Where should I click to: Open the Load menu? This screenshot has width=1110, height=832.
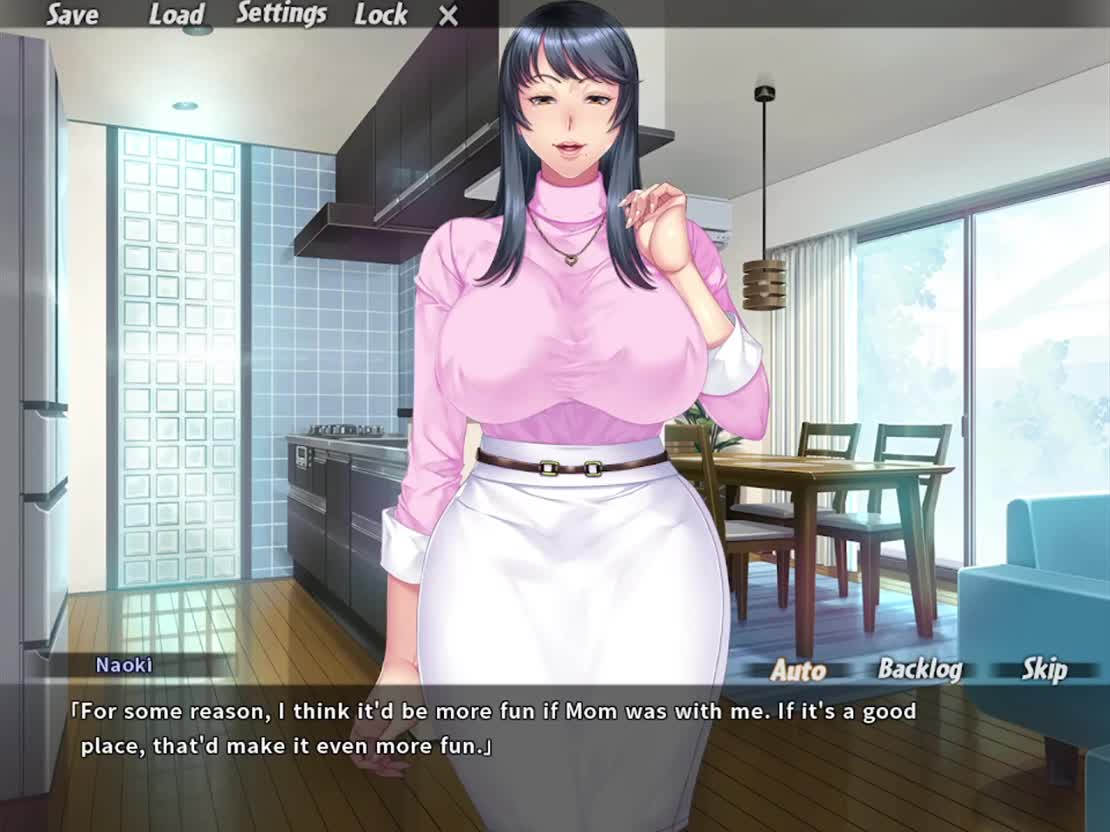(176, 15)
